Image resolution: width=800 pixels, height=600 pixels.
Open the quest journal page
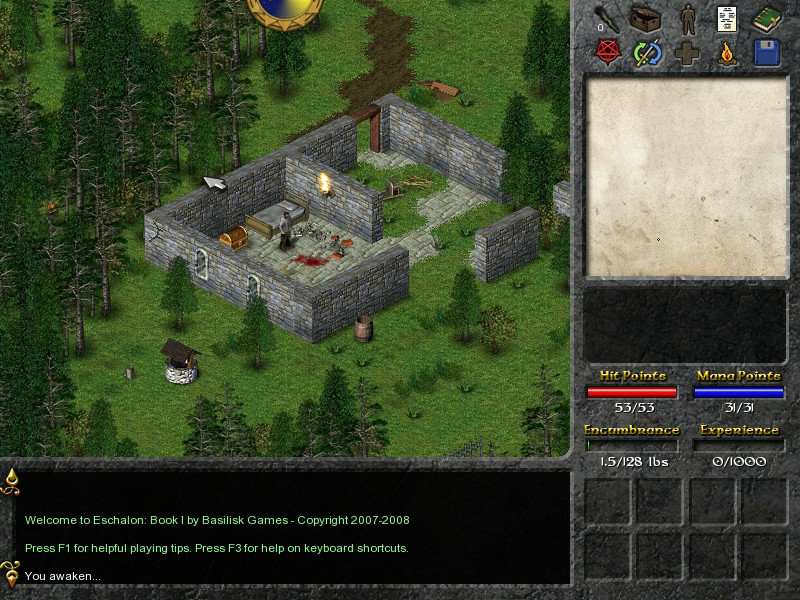[x=727, y=19]
